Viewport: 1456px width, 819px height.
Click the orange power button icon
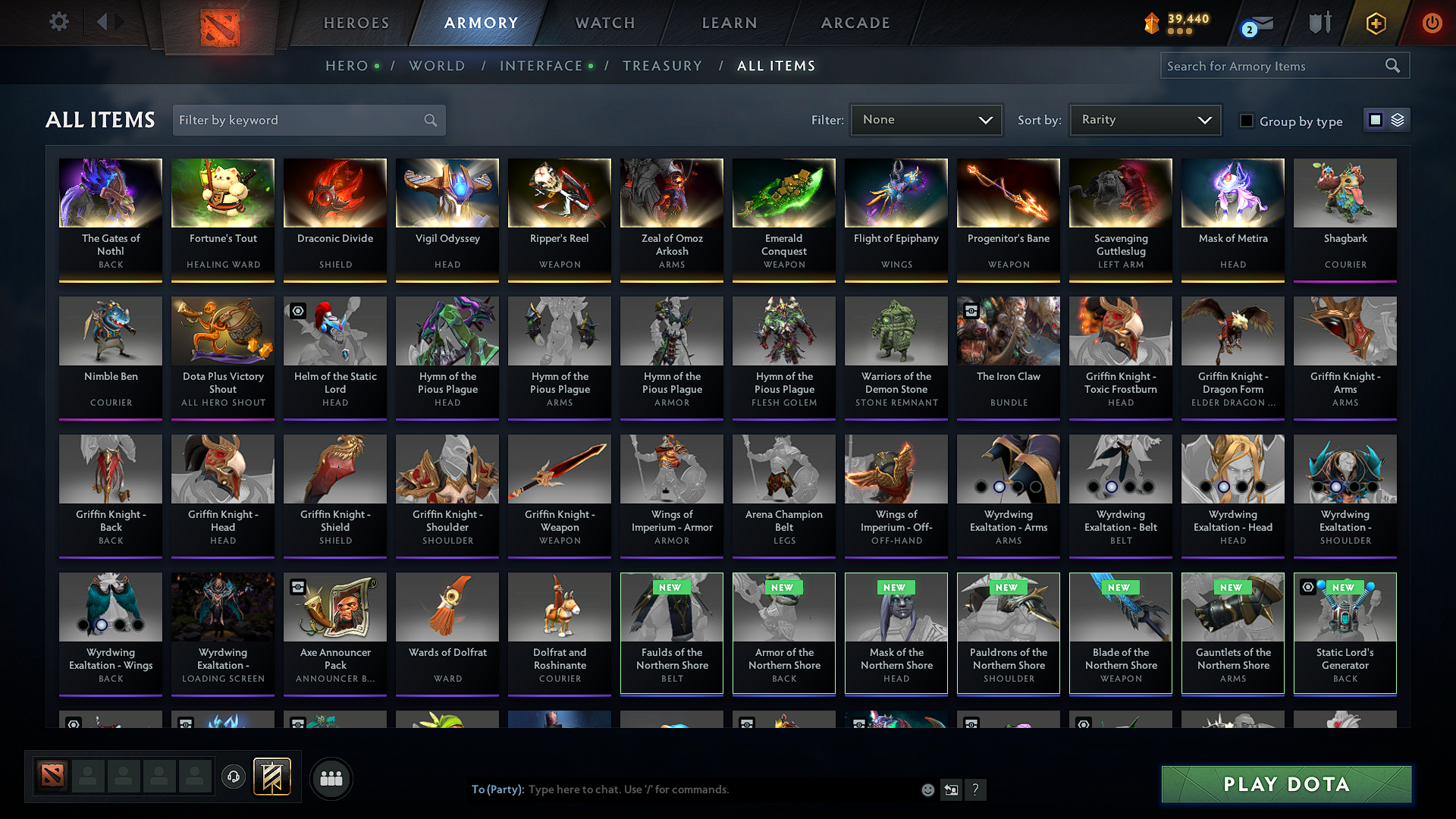pos(1432,24)
